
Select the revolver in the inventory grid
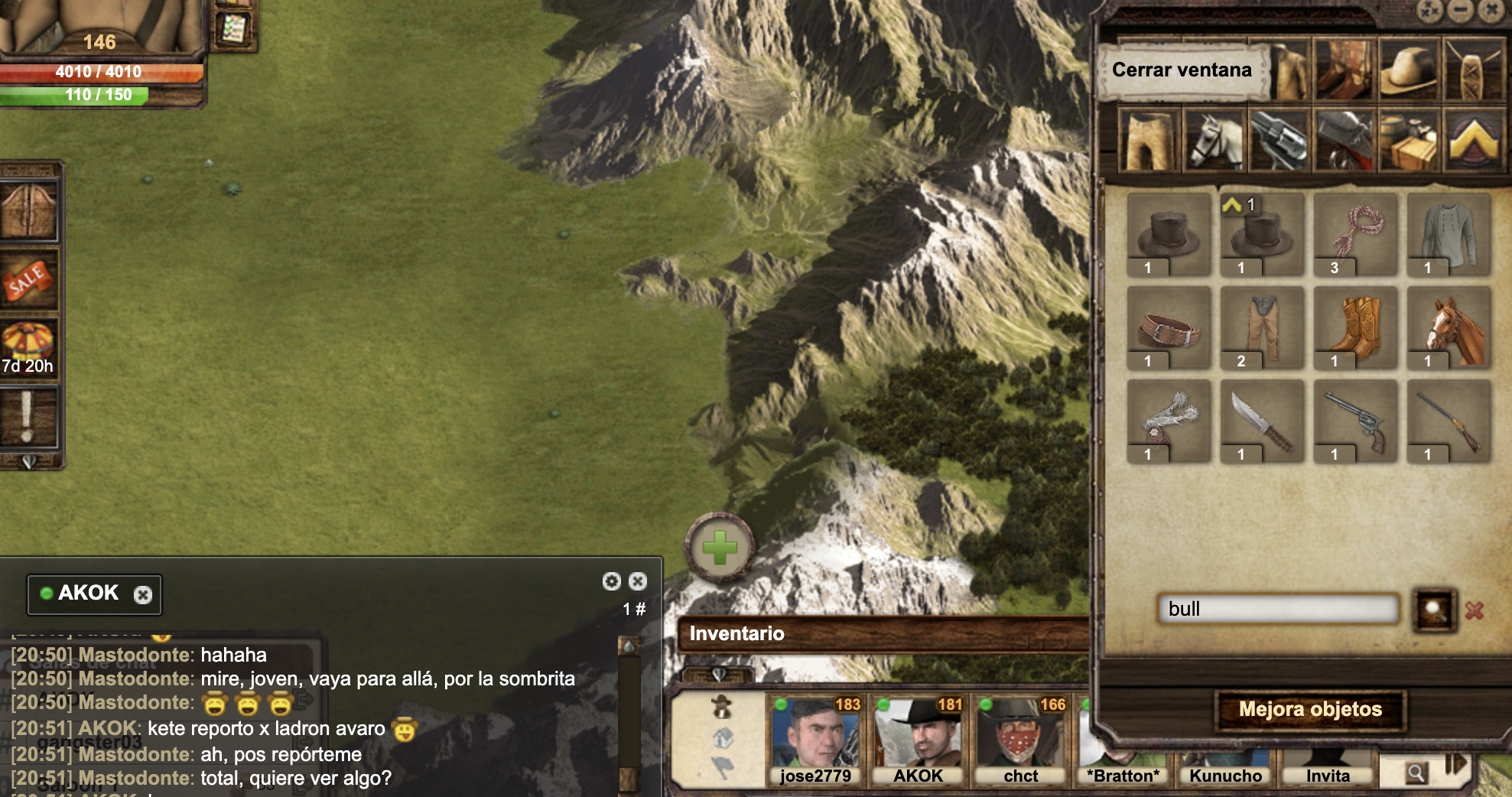[x=1355, y=422]
